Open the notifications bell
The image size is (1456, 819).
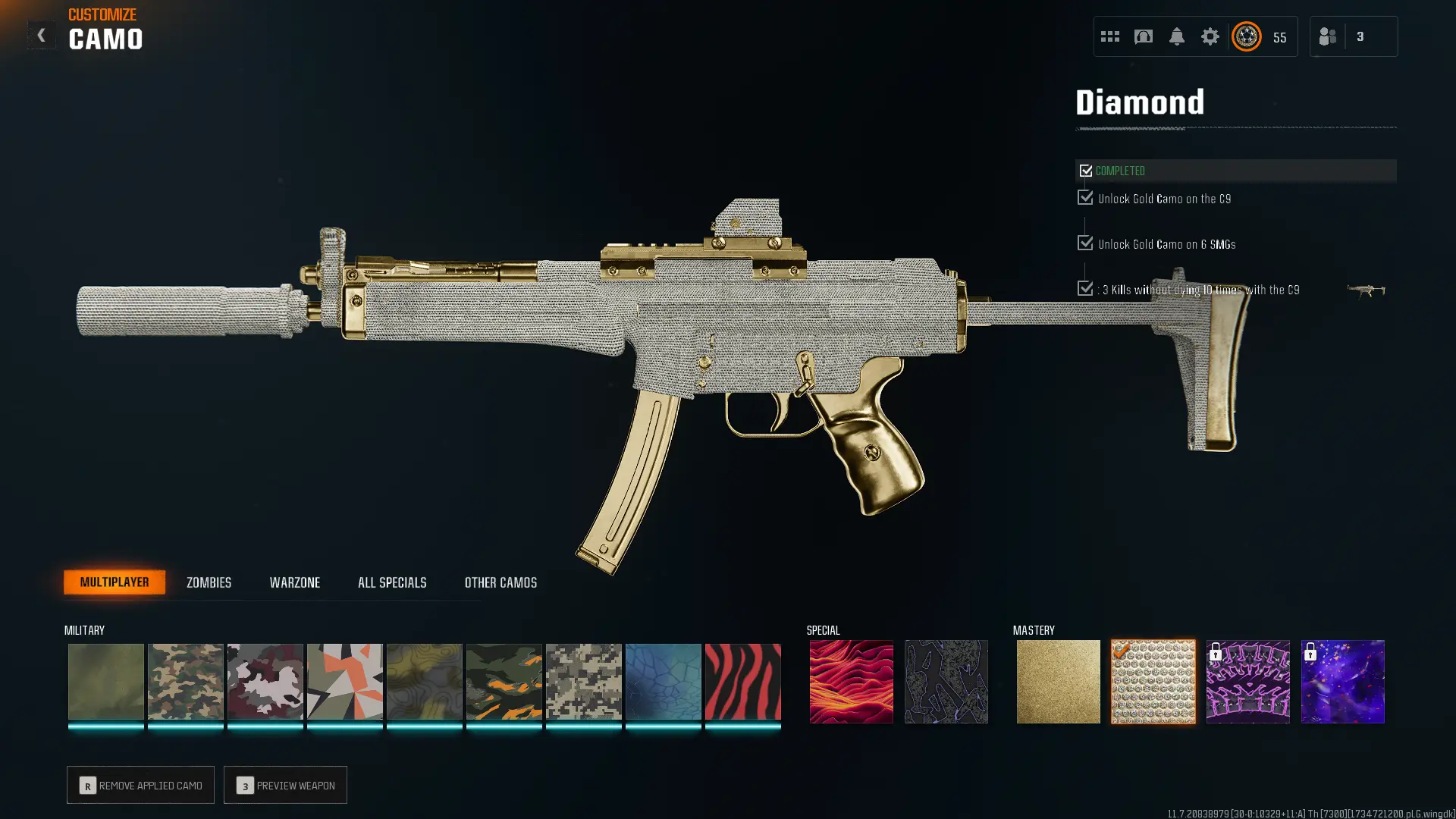pyautogui.click(x=1176, y=36)
